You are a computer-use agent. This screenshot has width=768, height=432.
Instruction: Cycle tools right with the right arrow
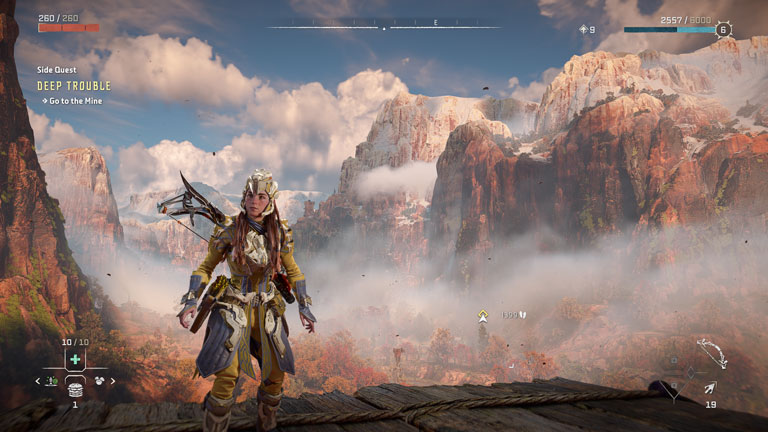click(x=113, y=381)
